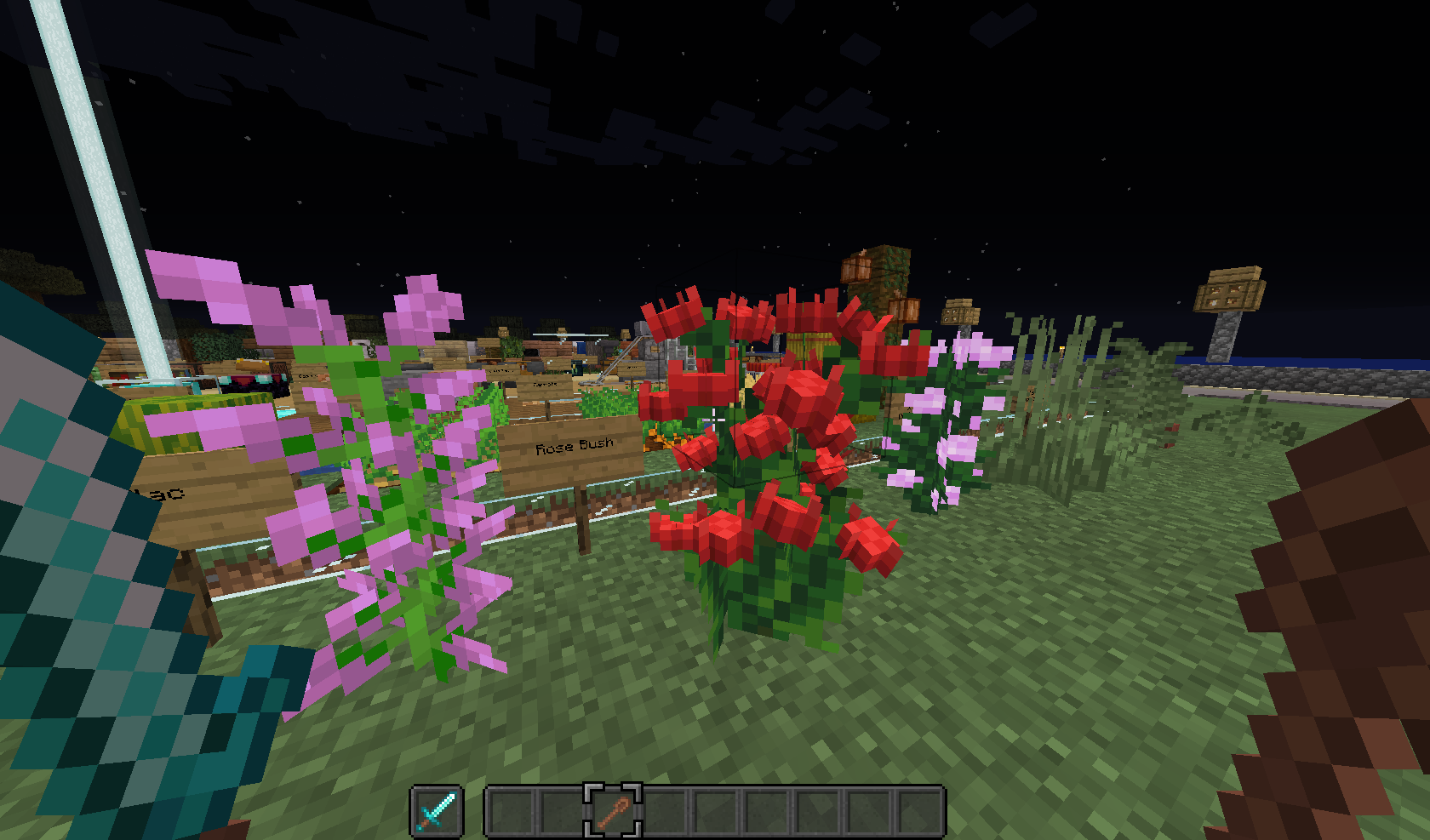Image resolution: width=1430 pixels, height=840 pixels.
Task: Click the crosshair at screen center
Action: tap(715, 420)
